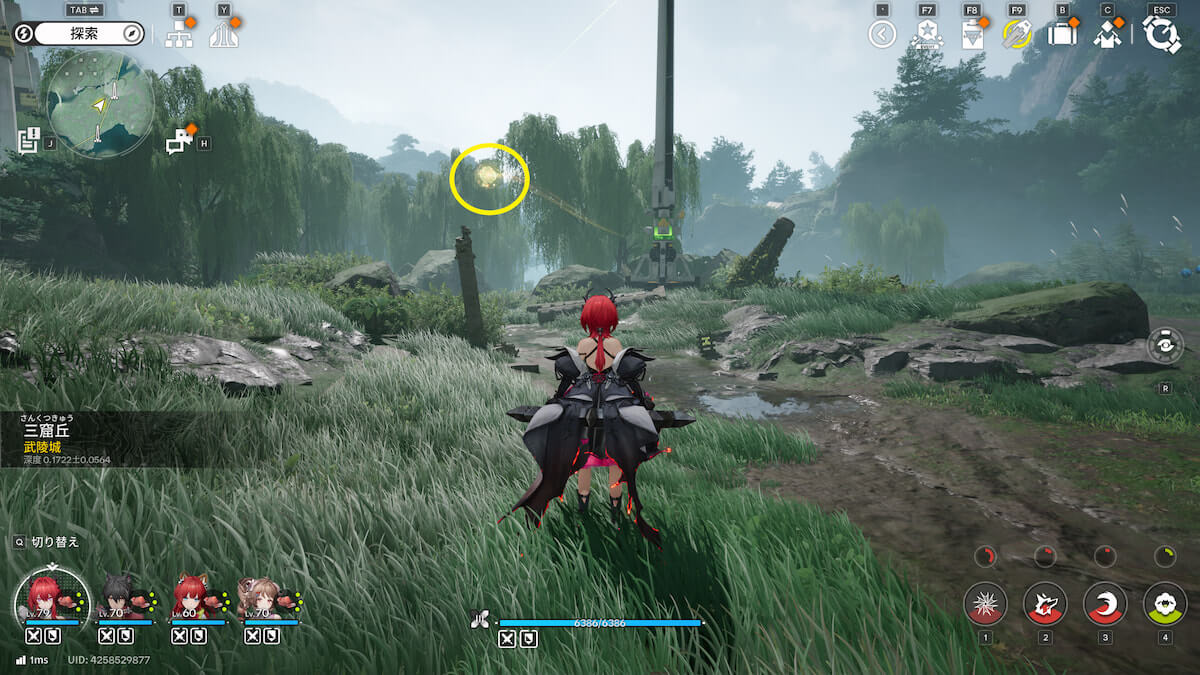Screen dimensions: 1200x675
Task: Toggle the eye icon camera button
Action: (1165, 345)
